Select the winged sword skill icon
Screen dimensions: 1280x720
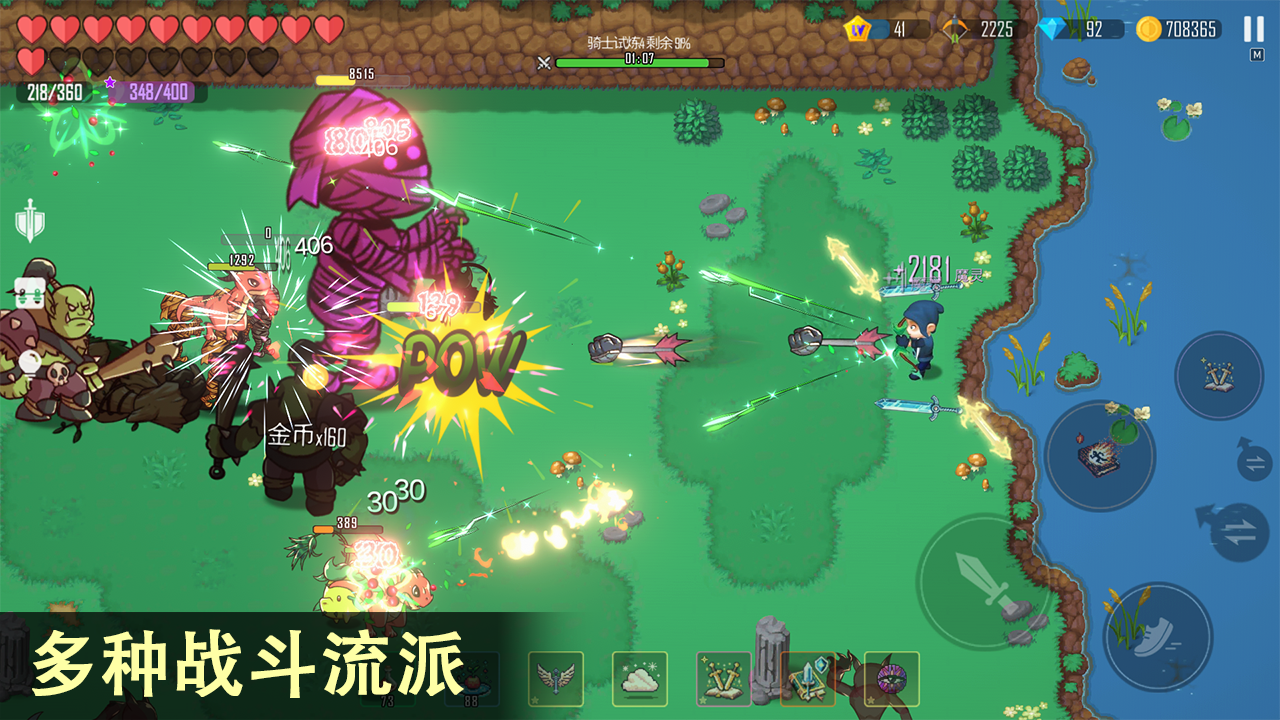(557, 679)
